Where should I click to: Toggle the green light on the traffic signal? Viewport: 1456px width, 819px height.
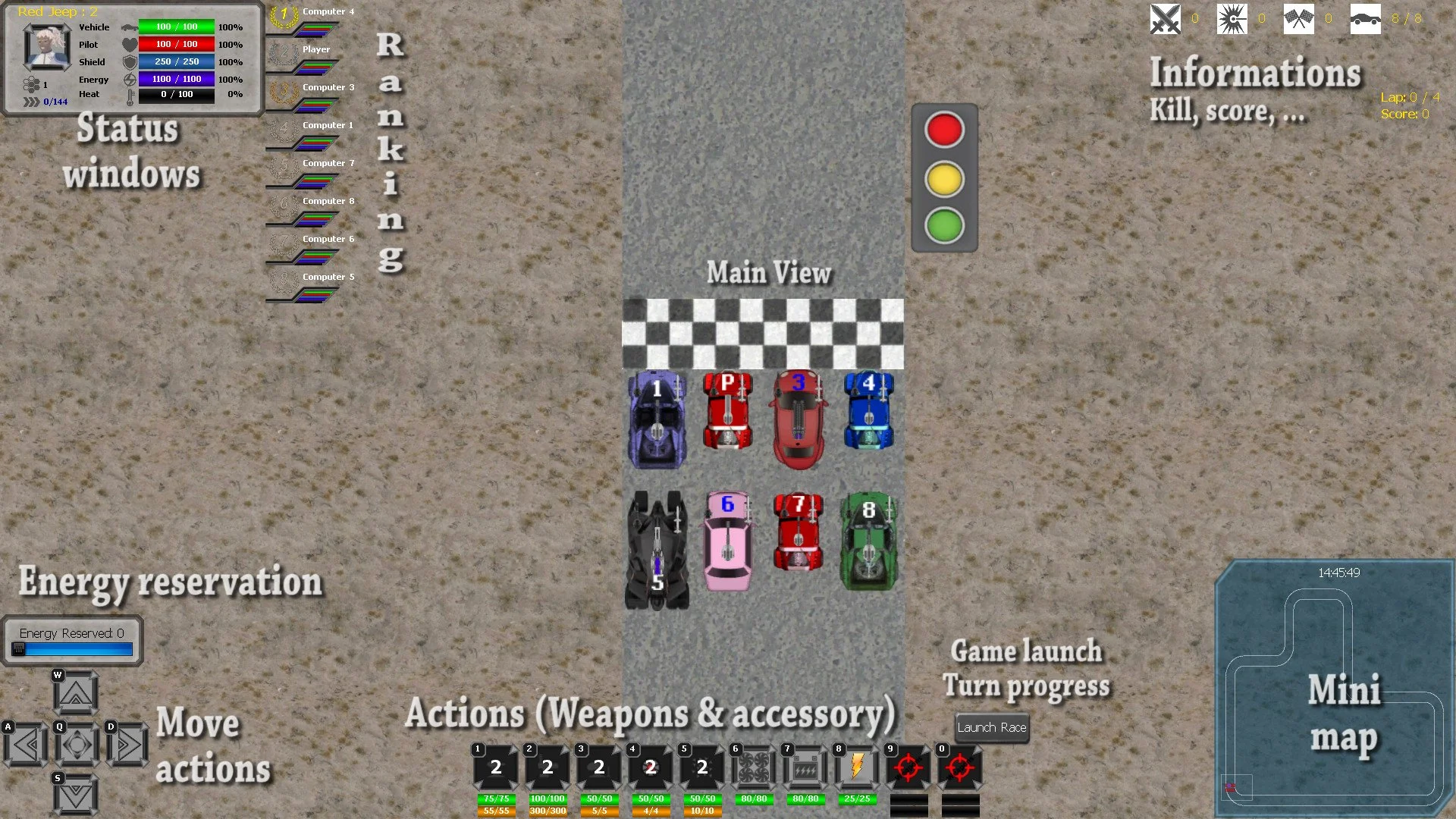click(944, 224)
